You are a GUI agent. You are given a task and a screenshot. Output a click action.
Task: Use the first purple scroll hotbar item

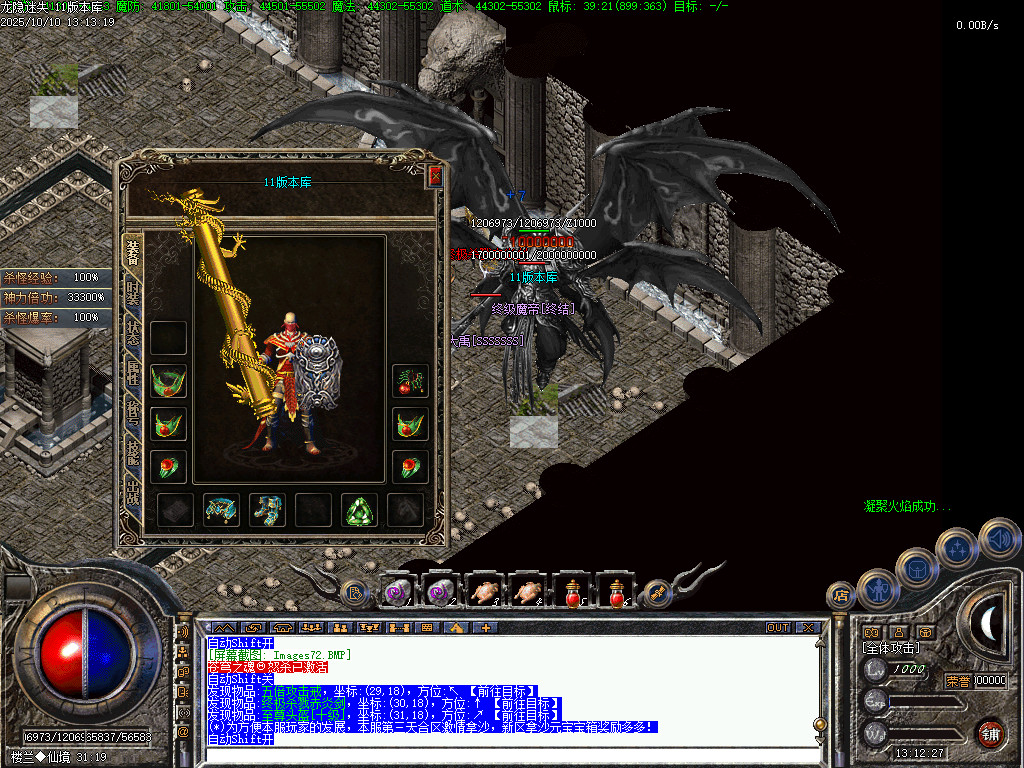pos(398,592)
